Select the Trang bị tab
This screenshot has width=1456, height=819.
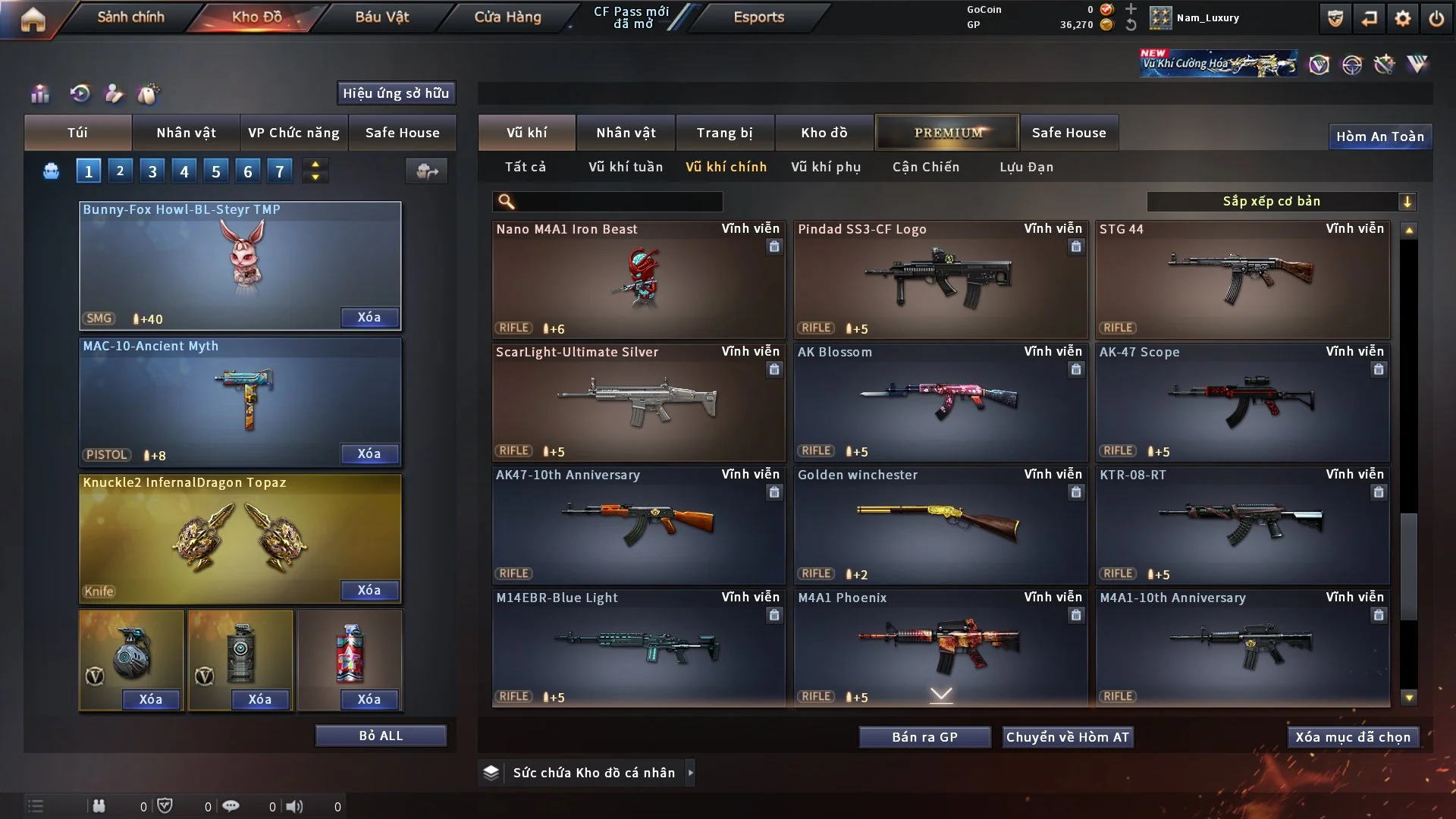click(x=724, y=133)
